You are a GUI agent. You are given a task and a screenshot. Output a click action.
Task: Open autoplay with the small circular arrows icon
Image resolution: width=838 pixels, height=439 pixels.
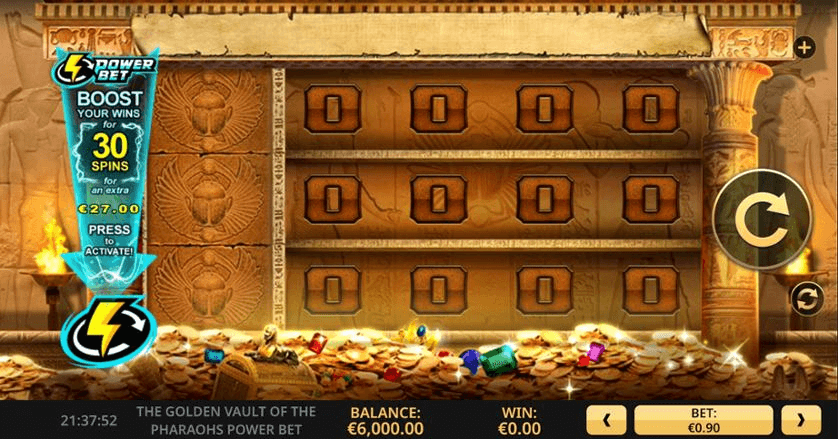[x=804, y=297]
